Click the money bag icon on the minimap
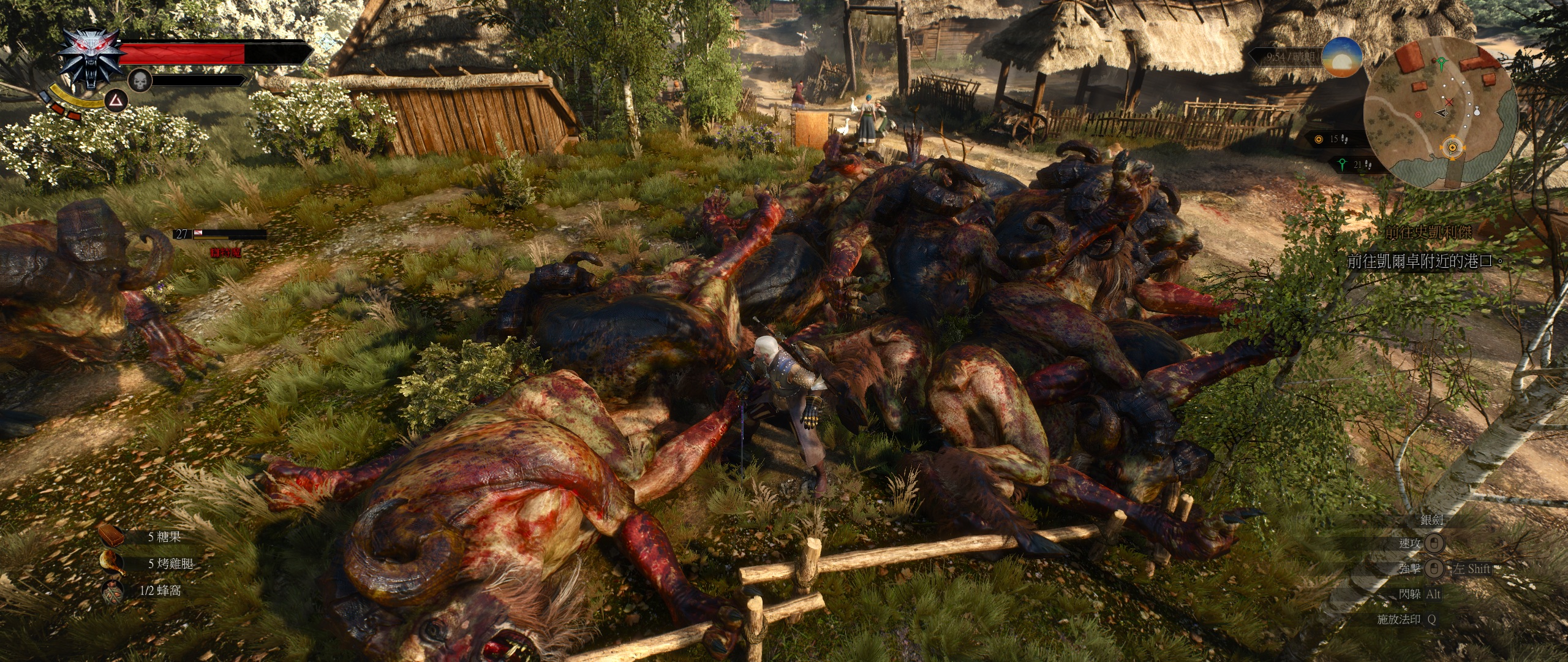Screen dimensions: 1568x662 coord(1477,111)
